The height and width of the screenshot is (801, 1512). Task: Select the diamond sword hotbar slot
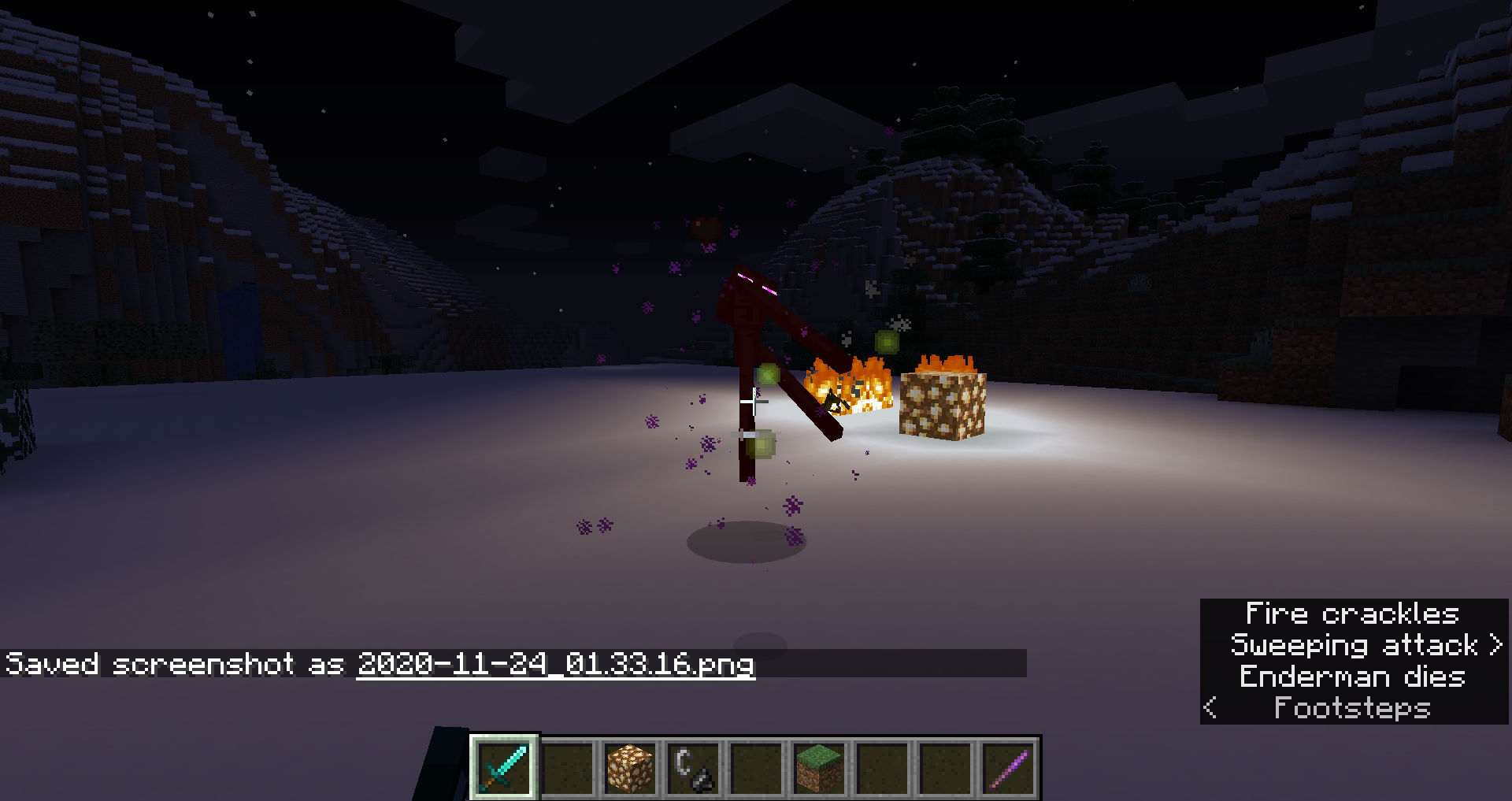[x=504, y=767]
